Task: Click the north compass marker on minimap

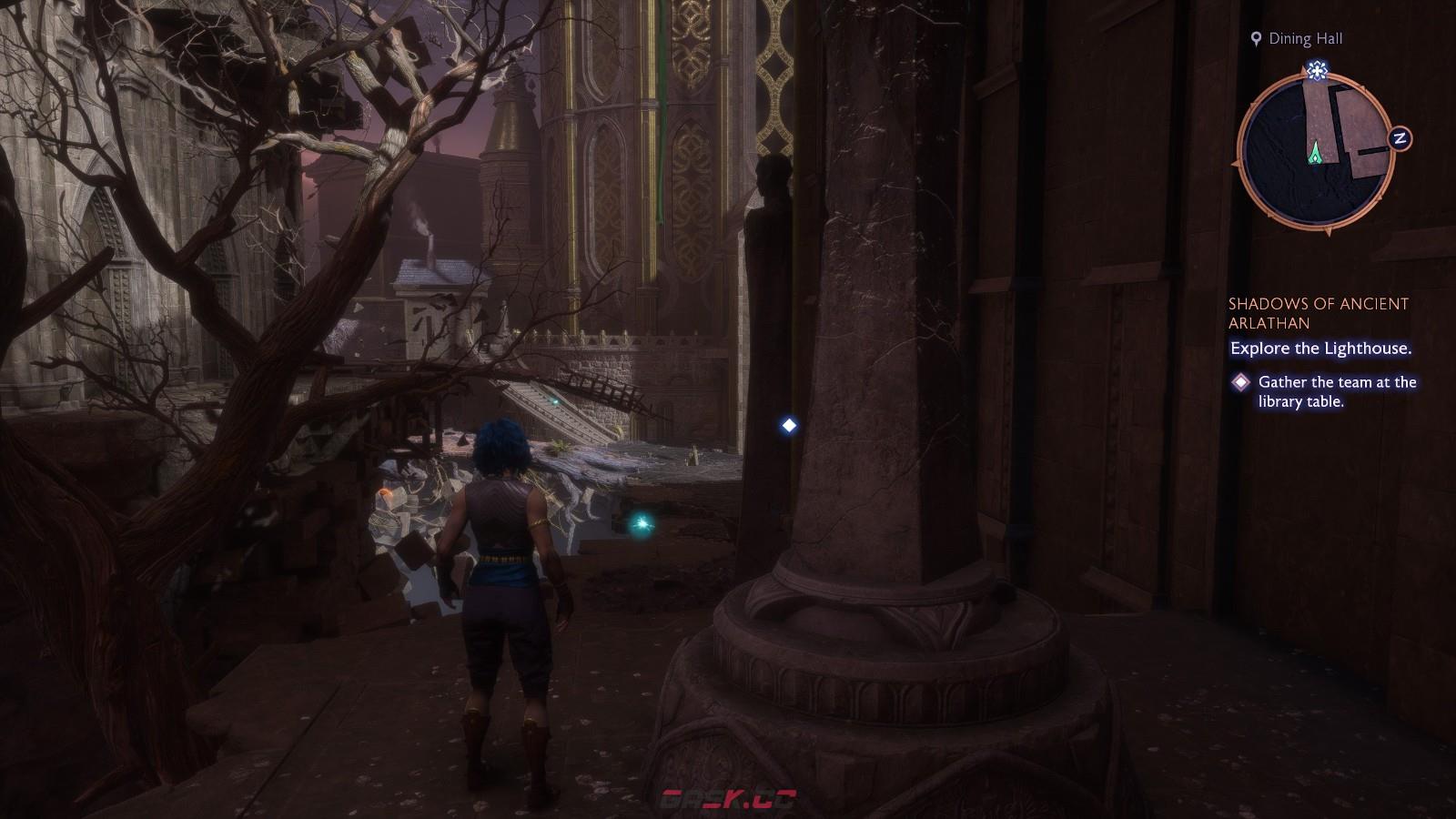Action: pos(1400,138)
